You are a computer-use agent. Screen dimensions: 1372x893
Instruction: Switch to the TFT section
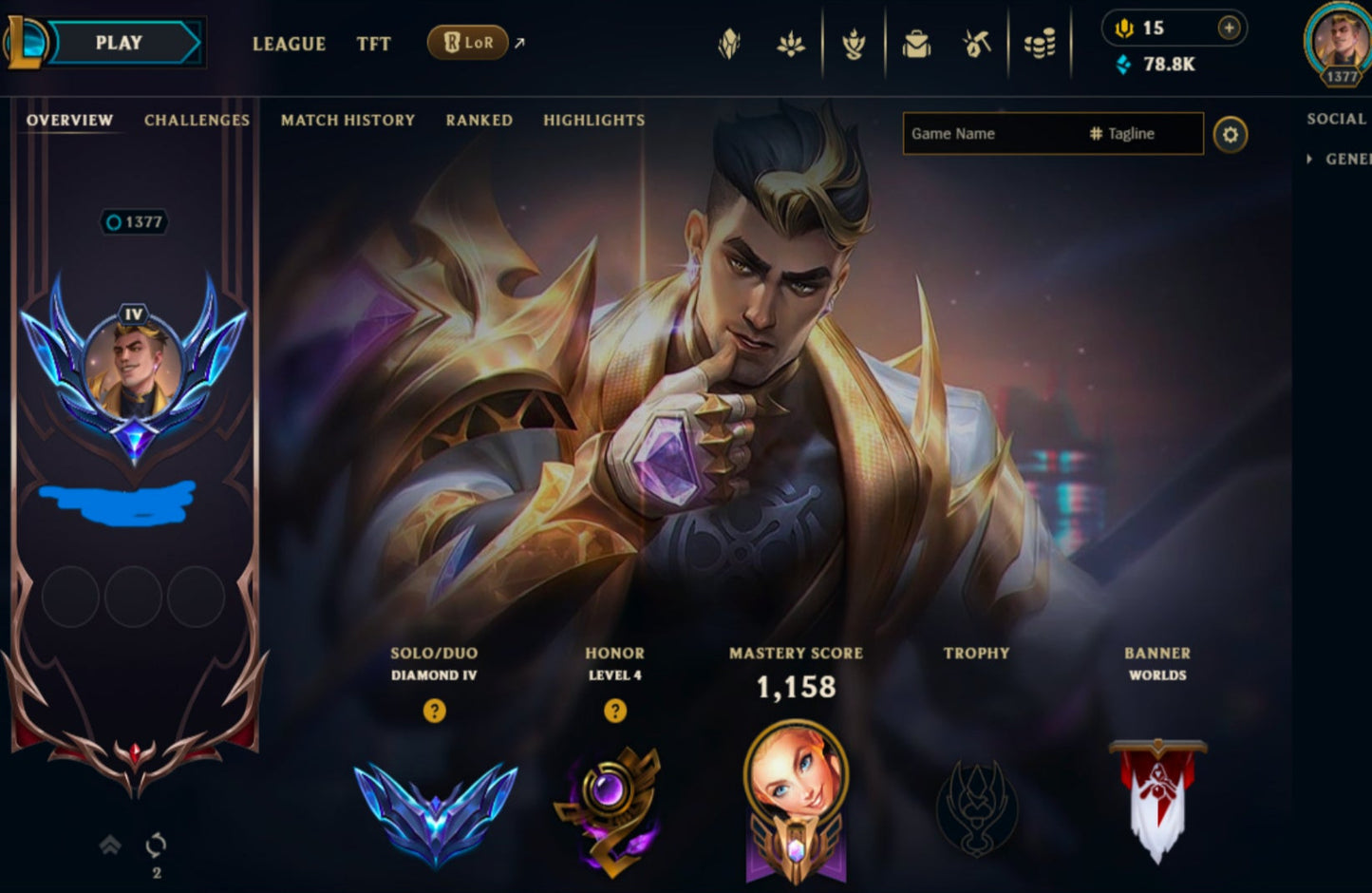373,44
